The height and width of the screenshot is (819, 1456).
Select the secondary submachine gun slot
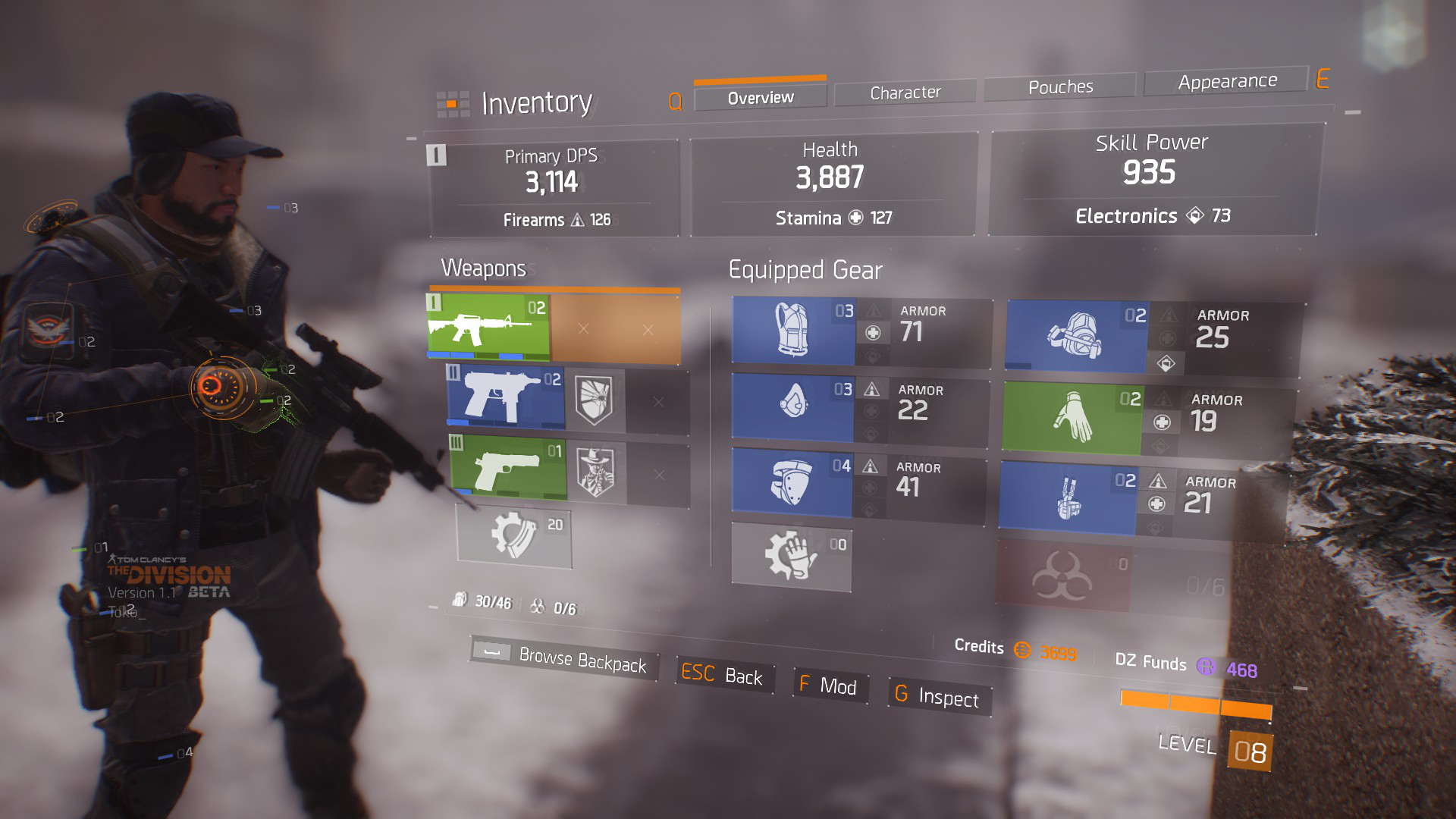pyautogui.click(x=506, y=397)
